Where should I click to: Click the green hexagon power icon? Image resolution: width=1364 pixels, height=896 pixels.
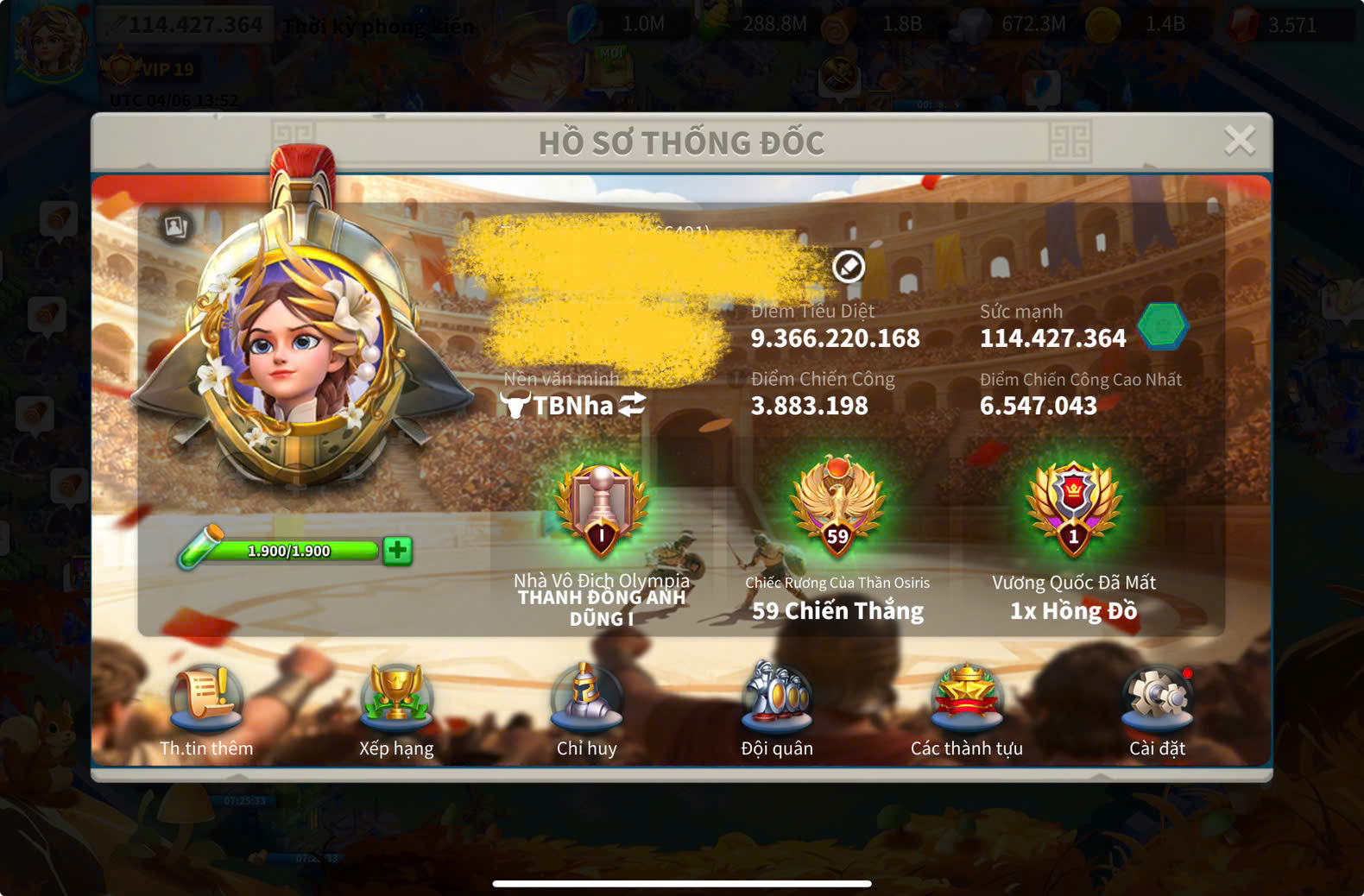1162,327
